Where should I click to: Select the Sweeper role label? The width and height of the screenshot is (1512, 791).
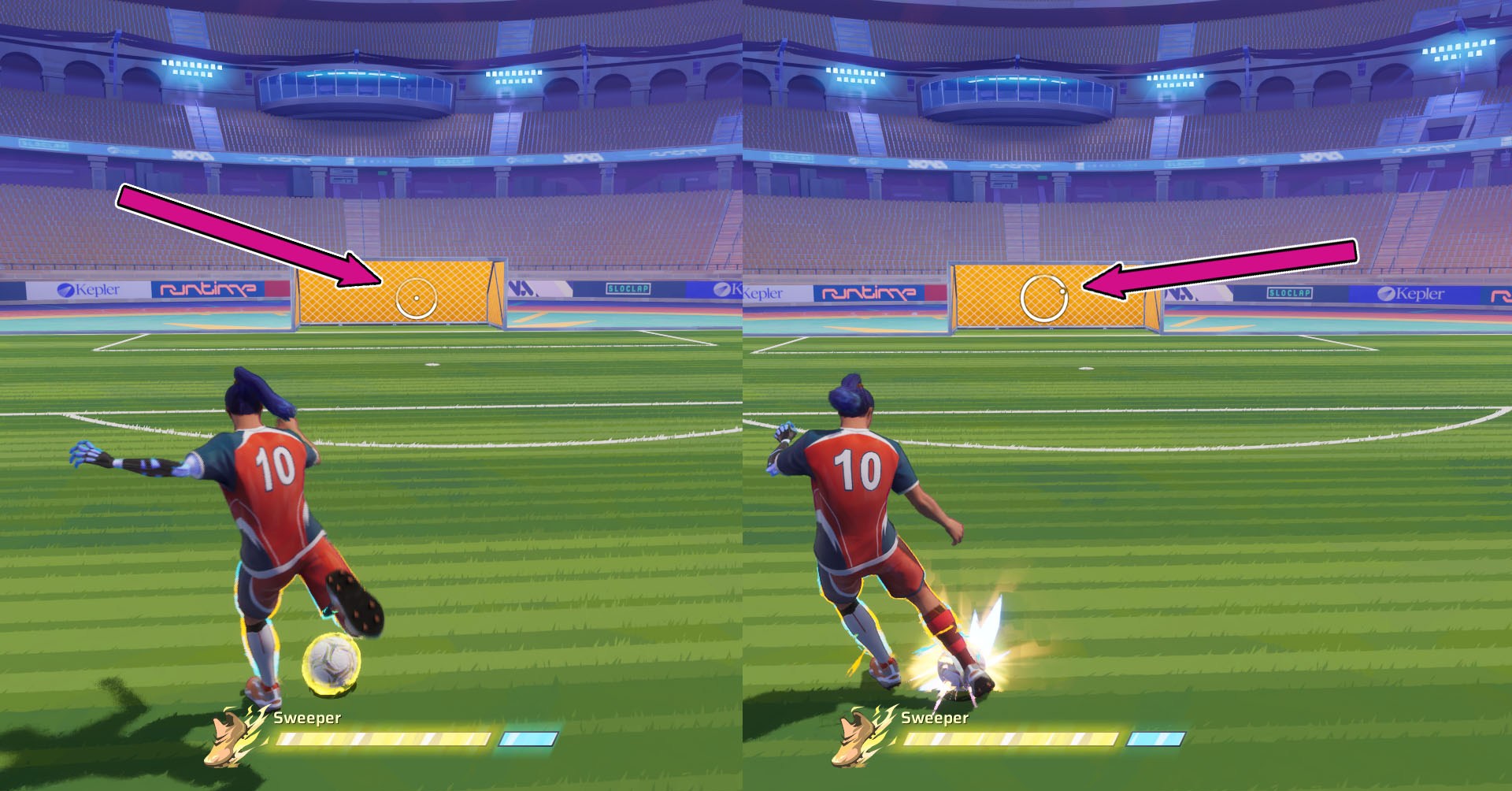(x=307, y=718)
